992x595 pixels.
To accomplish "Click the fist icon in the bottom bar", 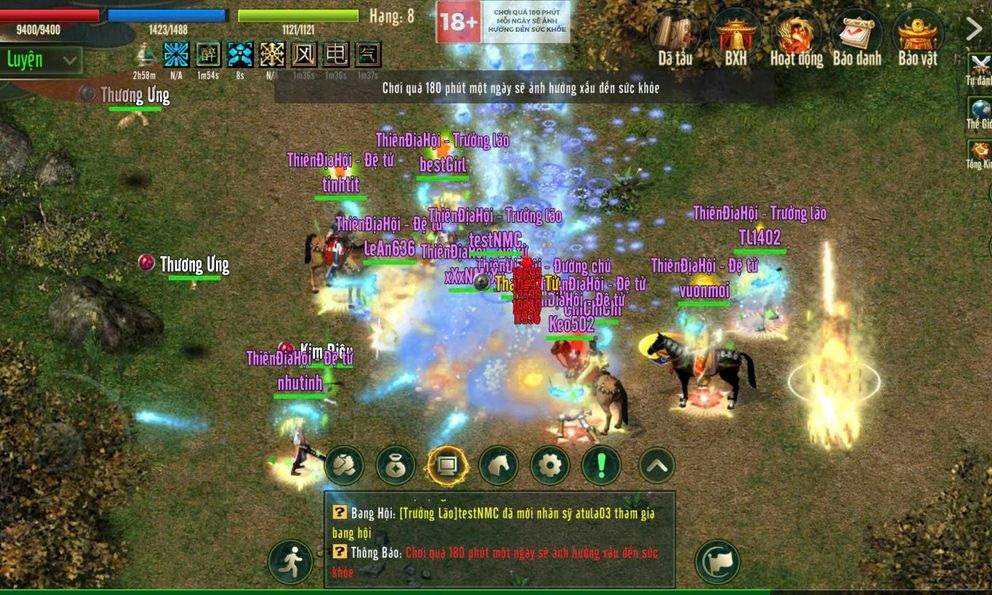I will pos(345,465).
